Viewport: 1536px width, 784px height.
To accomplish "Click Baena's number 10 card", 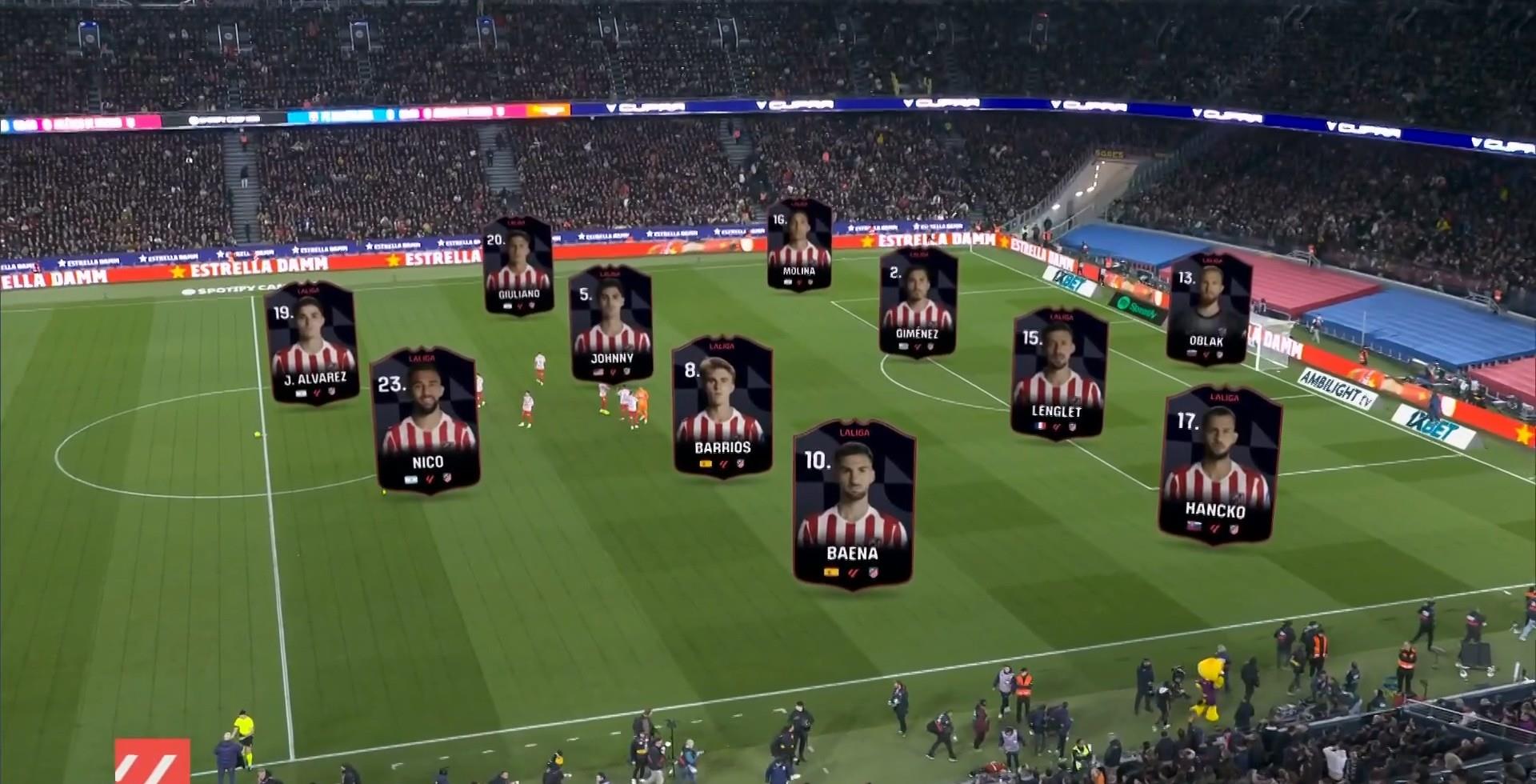I will click(x=854, y=504).
